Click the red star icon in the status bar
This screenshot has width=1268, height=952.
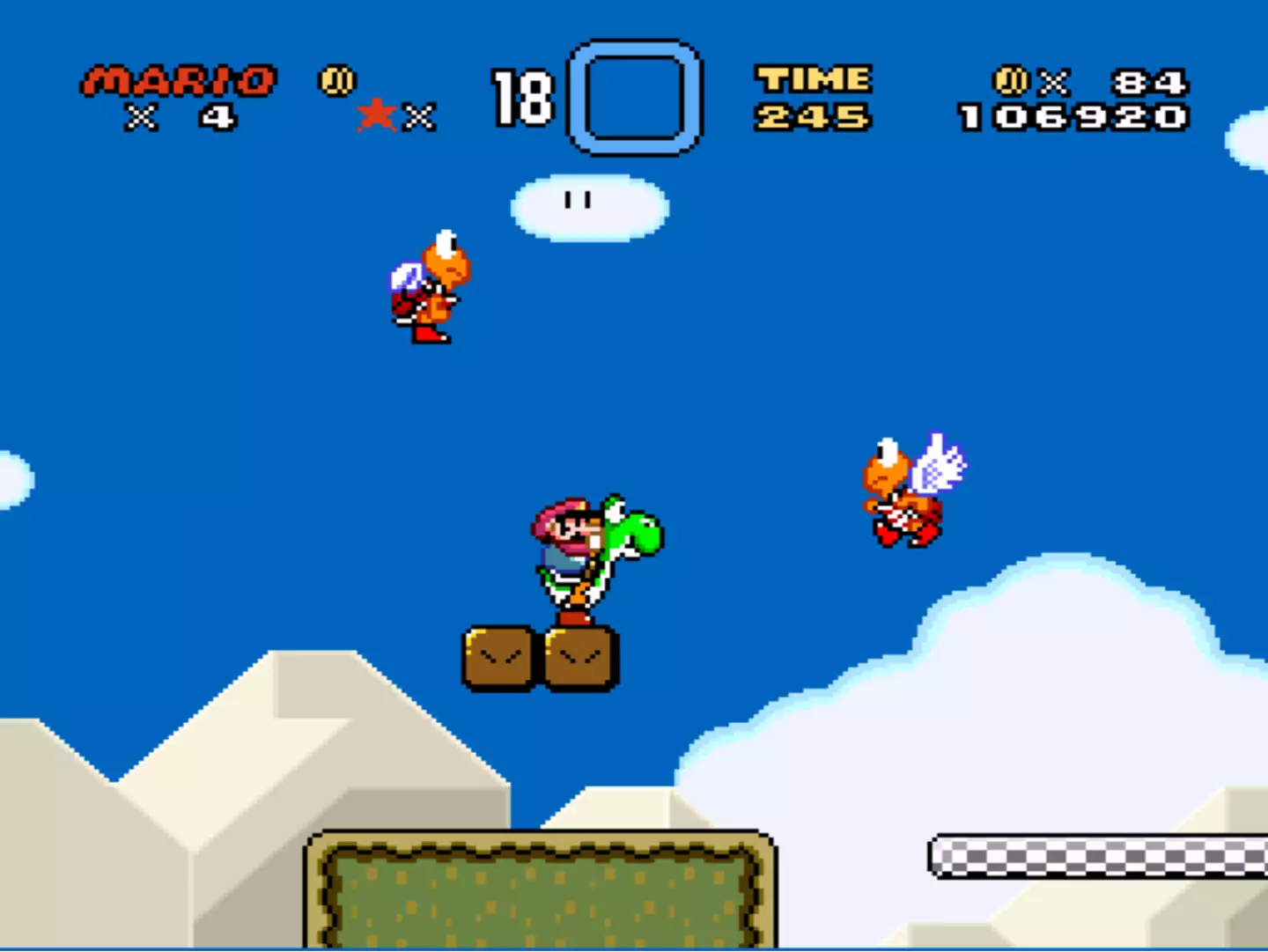point(379,114)
